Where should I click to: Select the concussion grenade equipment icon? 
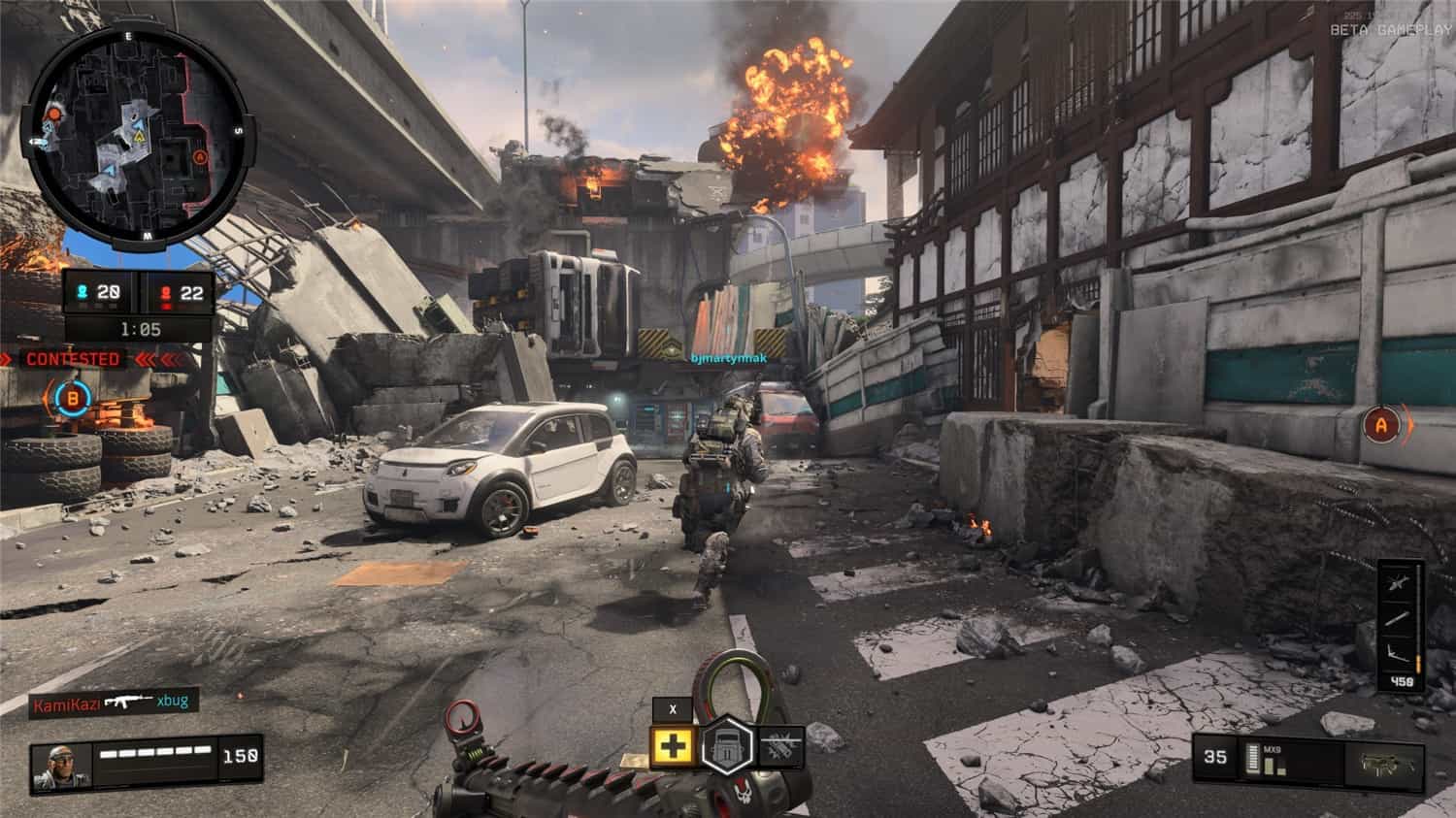point(782,747)
